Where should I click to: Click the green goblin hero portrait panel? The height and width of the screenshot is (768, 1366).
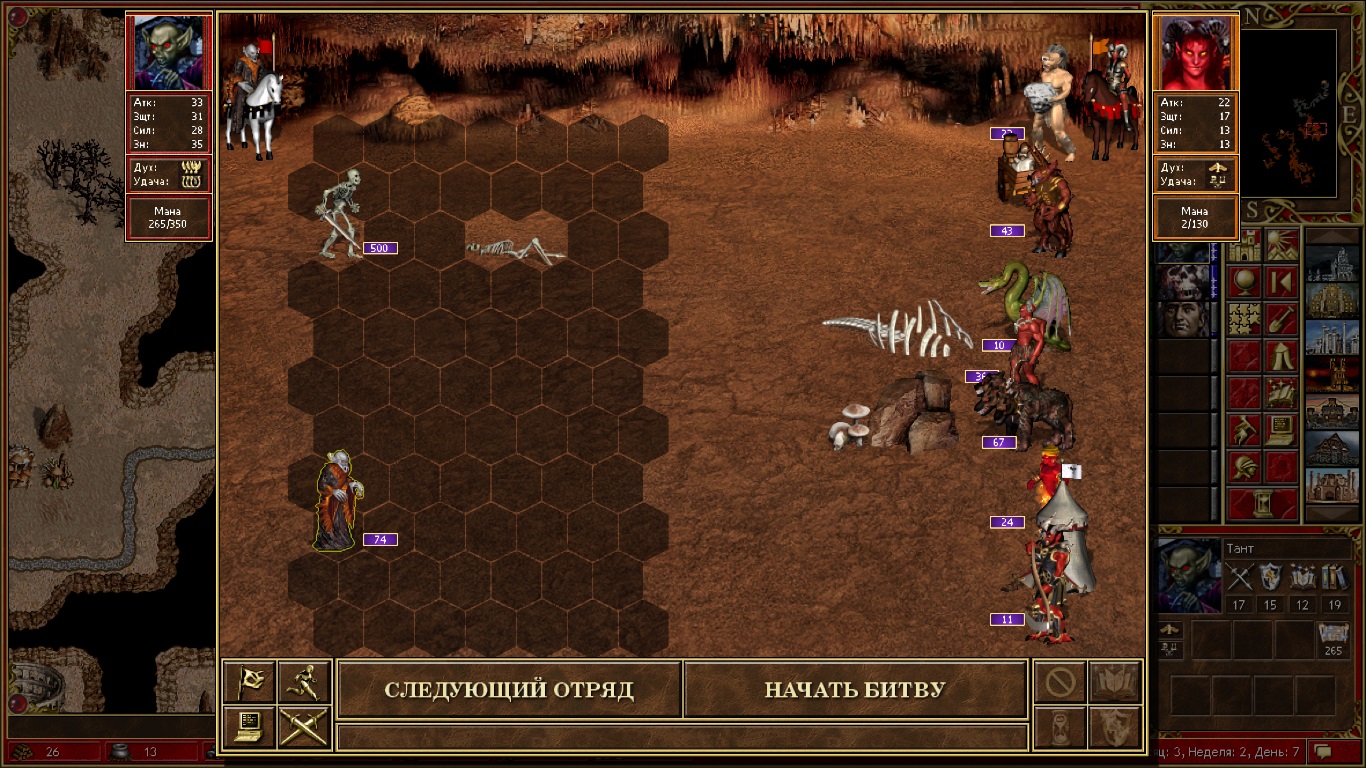coord(169,52)
